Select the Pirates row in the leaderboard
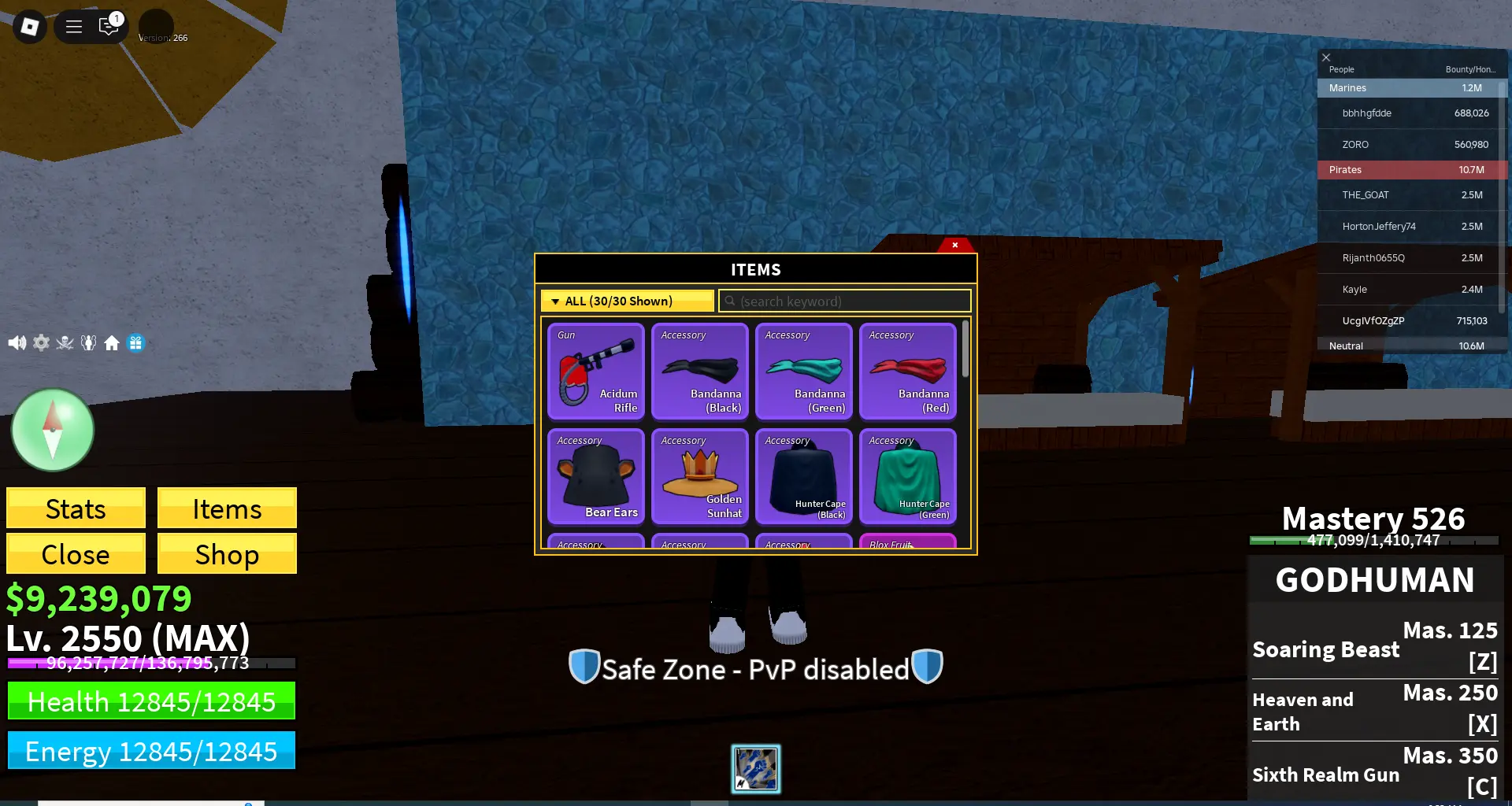 tap(1410, 169)
